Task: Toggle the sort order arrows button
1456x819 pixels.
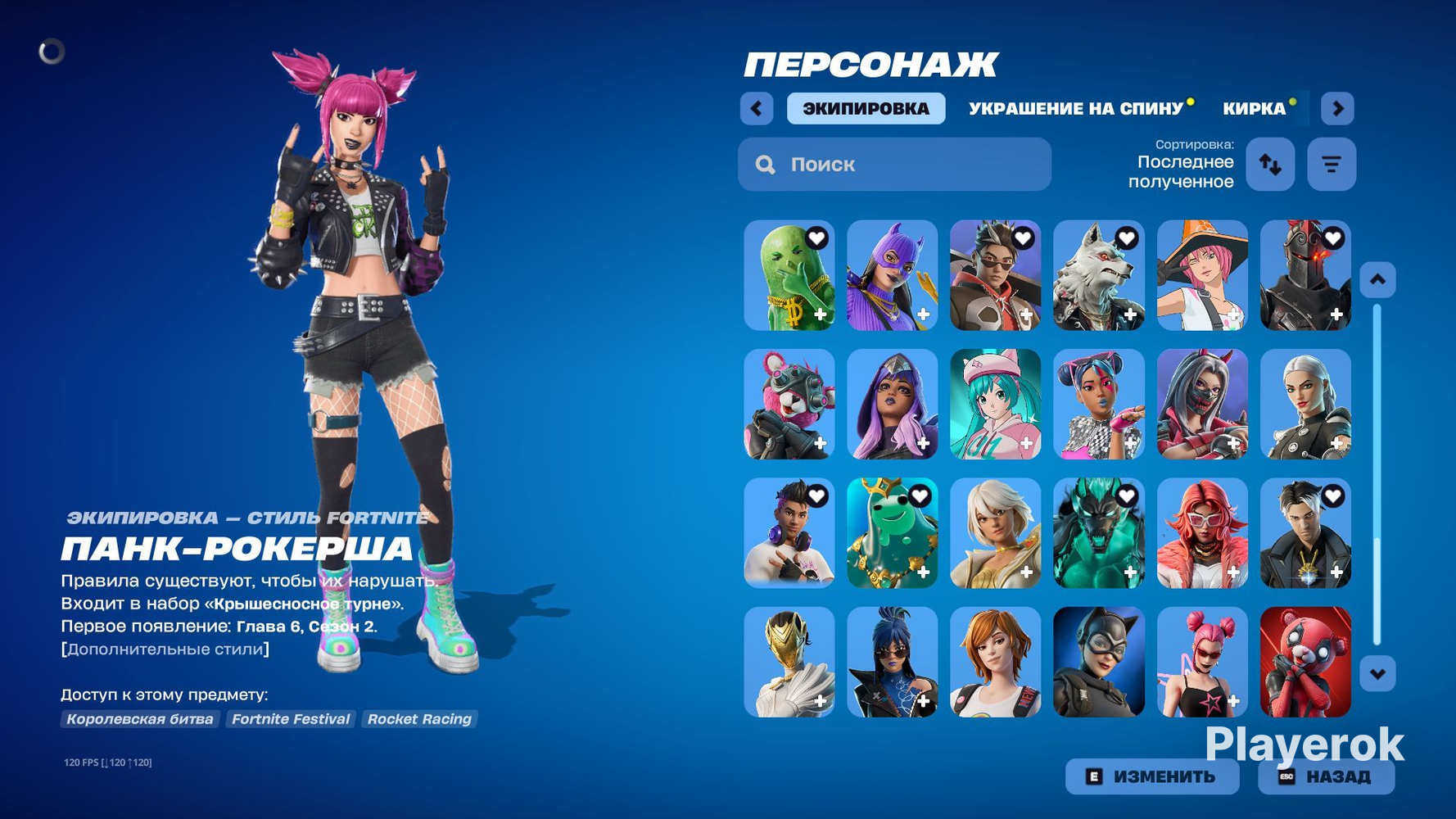Action: pyautogui.click(x=1270, y=165)
